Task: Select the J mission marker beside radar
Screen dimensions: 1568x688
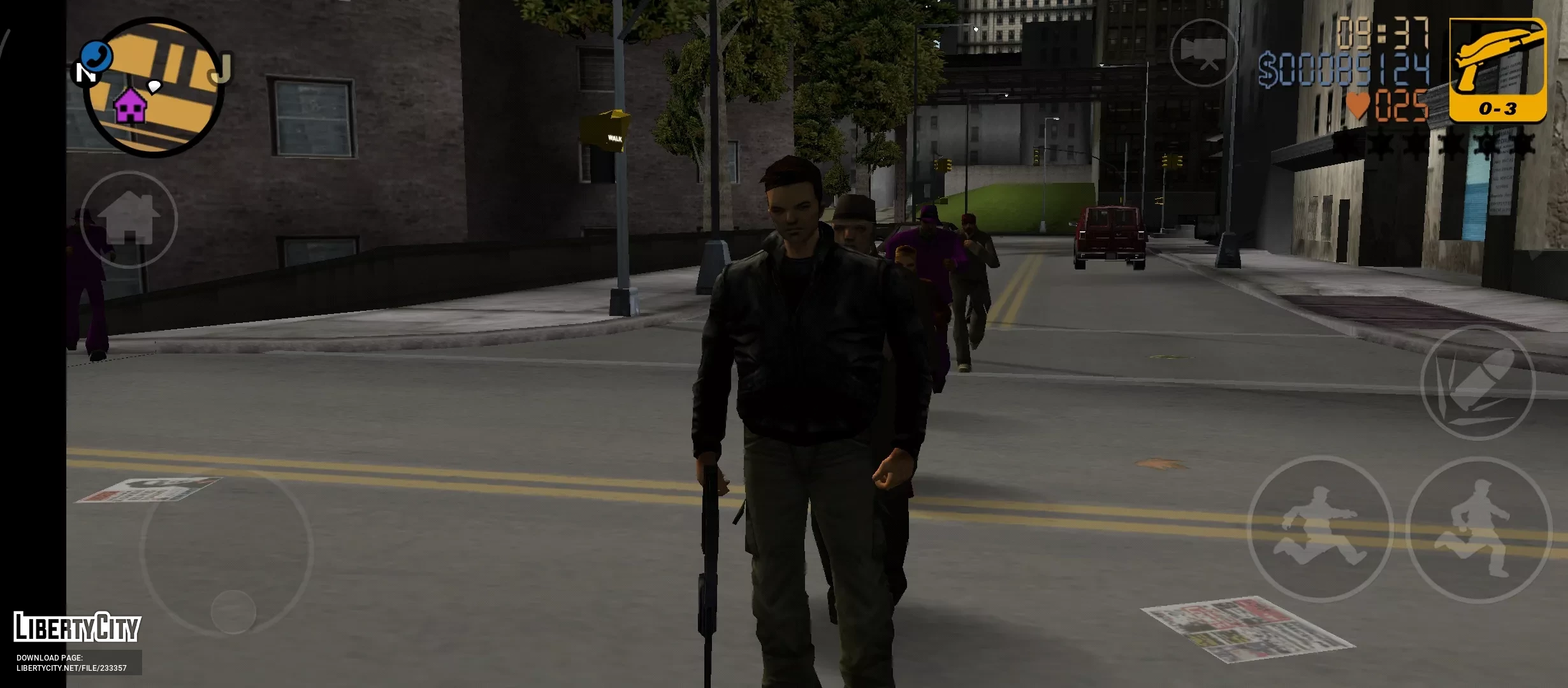Action: tap(220, 69)
